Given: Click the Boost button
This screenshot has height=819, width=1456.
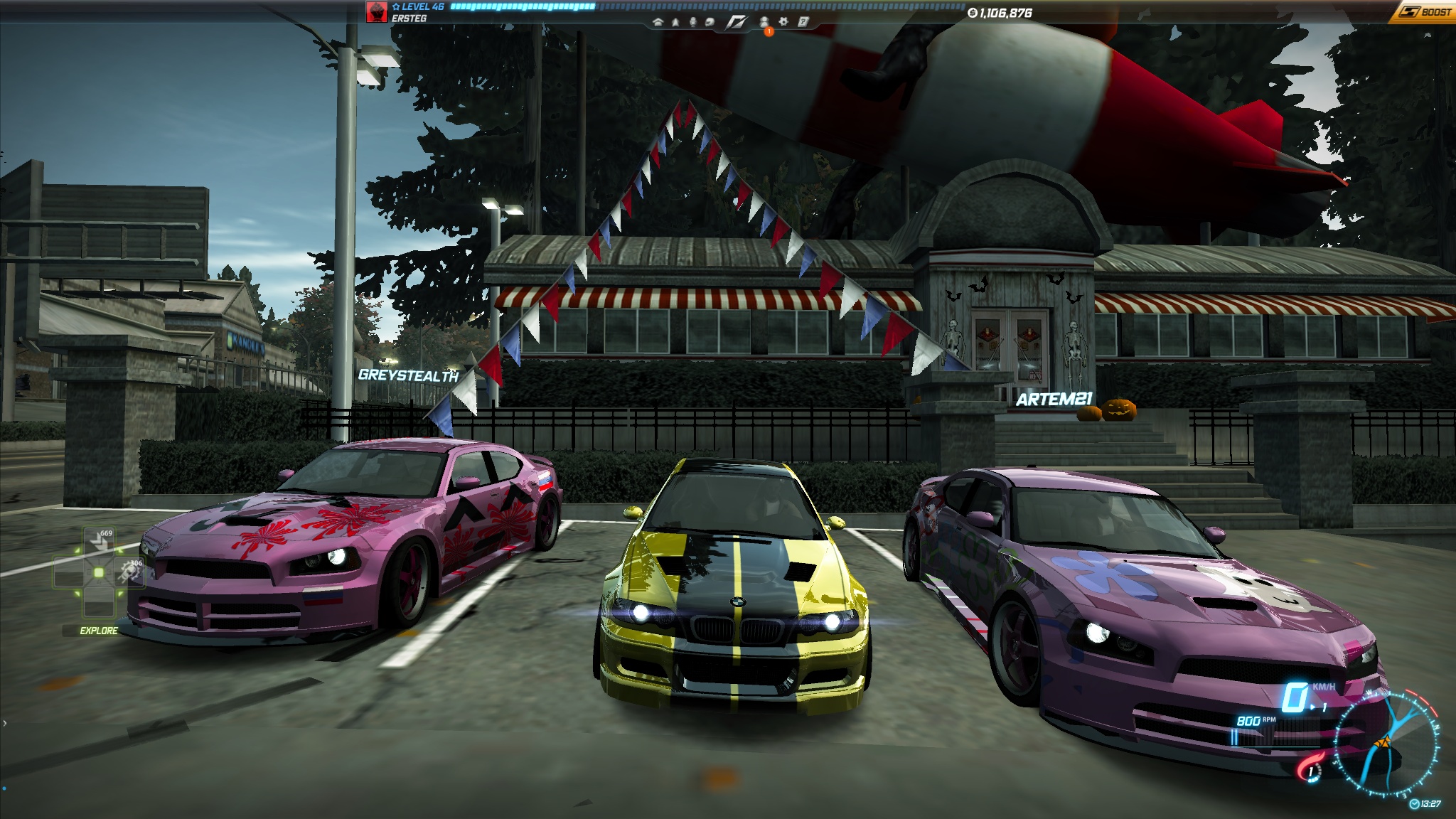Looking at the screenshot, I should pos(1424,12).
